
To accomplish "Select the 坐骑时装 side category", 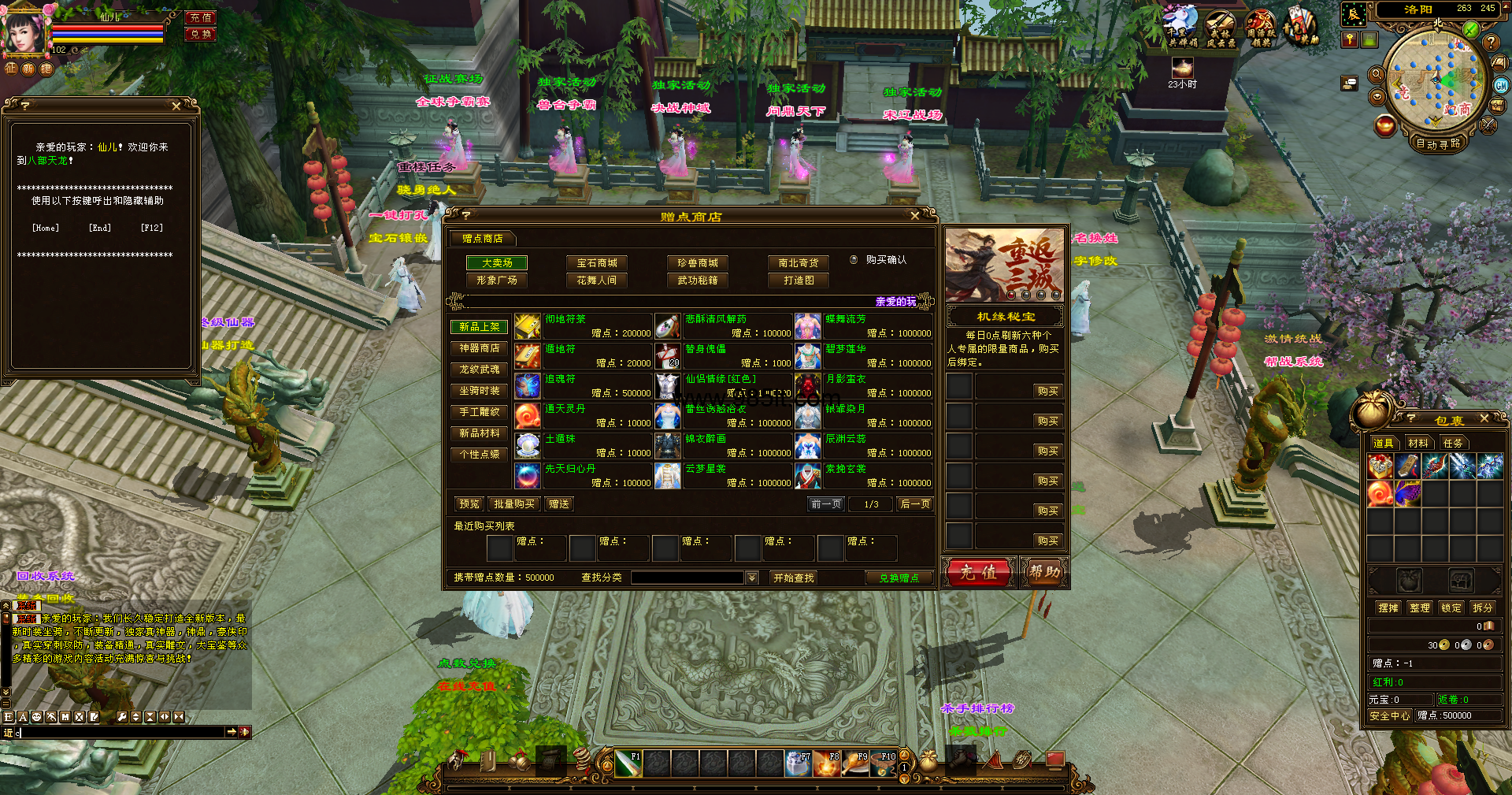I will click(x=480, y=391).
